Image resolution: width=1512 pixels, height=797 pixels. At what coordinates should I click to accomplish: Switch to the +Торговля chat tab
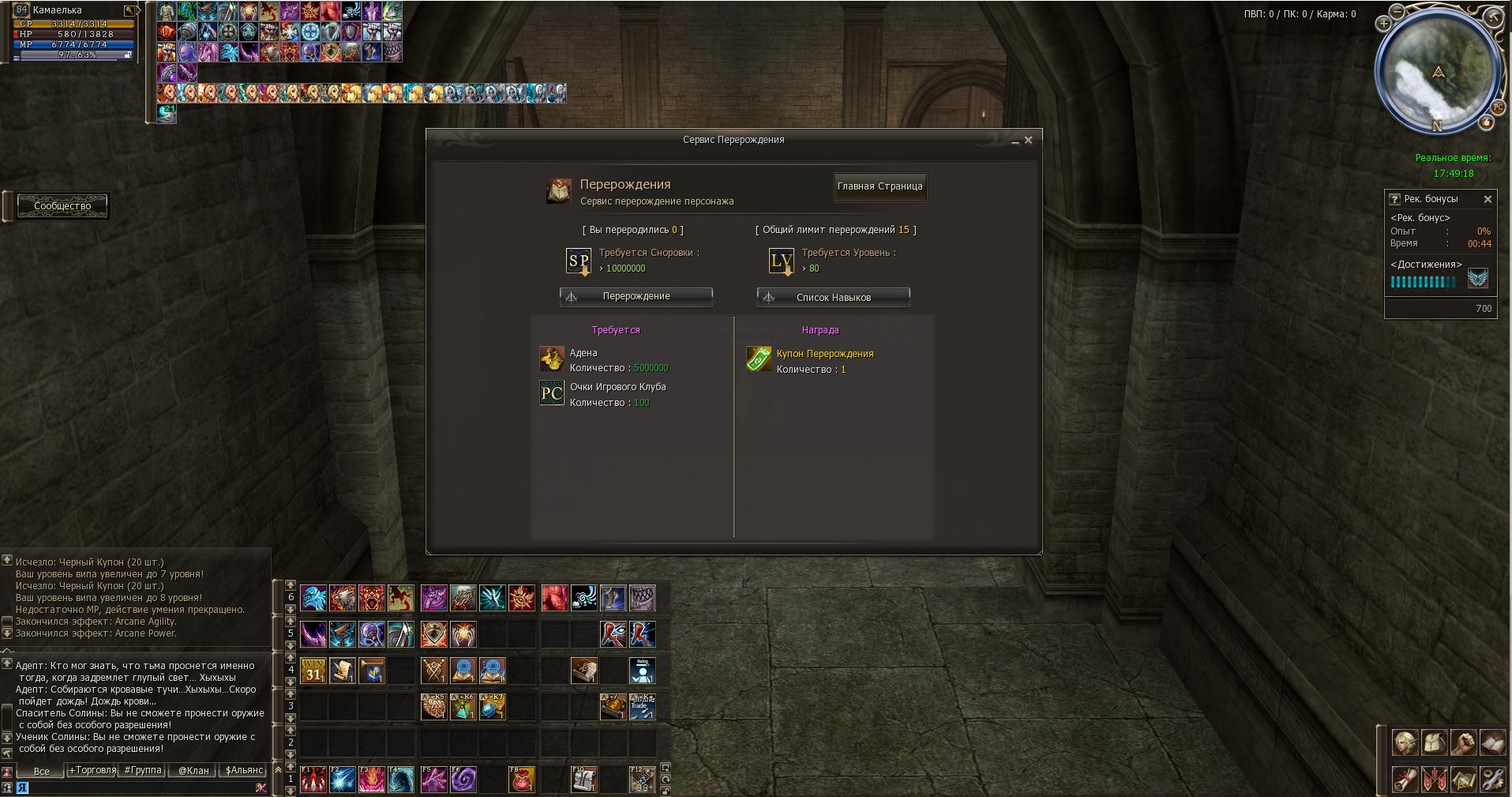[92, 770]
